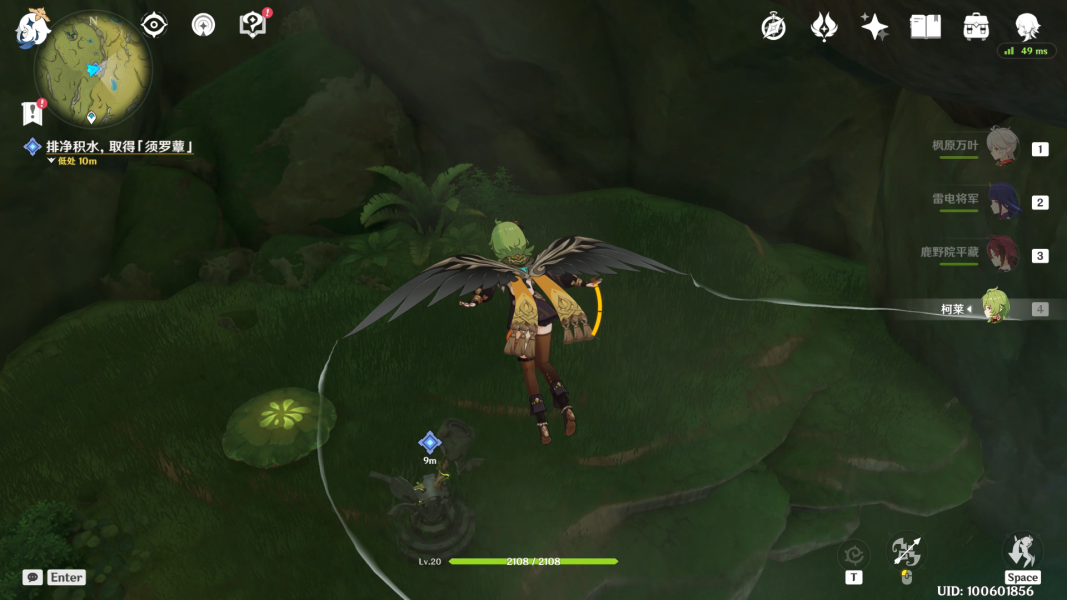Open the compass events icon
The image size is (1067, 600).
click(773, 27)
